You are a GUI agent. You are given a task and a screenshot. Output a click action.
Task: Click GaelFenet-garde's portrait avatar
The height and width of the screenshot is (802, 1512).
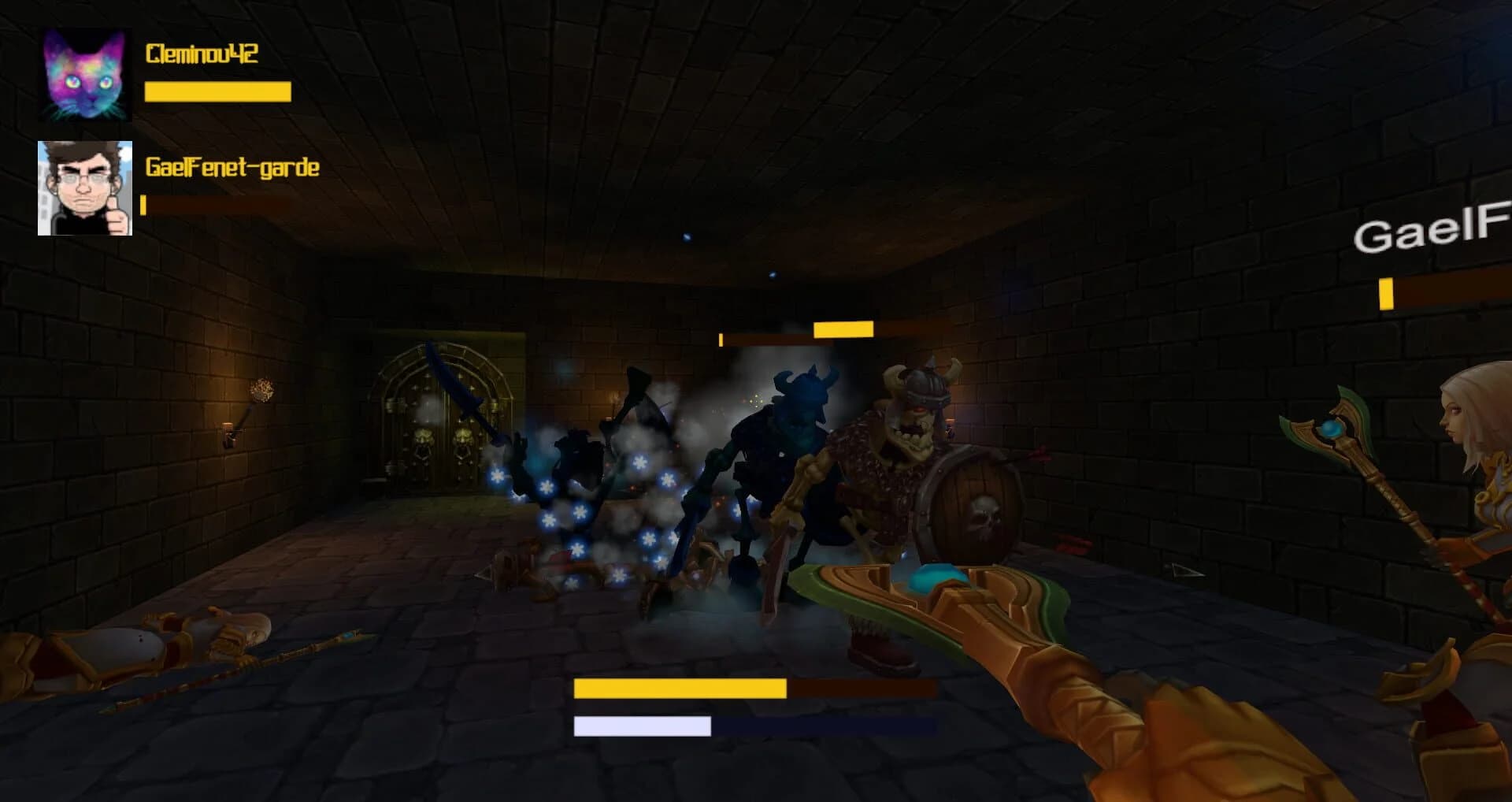[84, 187]
